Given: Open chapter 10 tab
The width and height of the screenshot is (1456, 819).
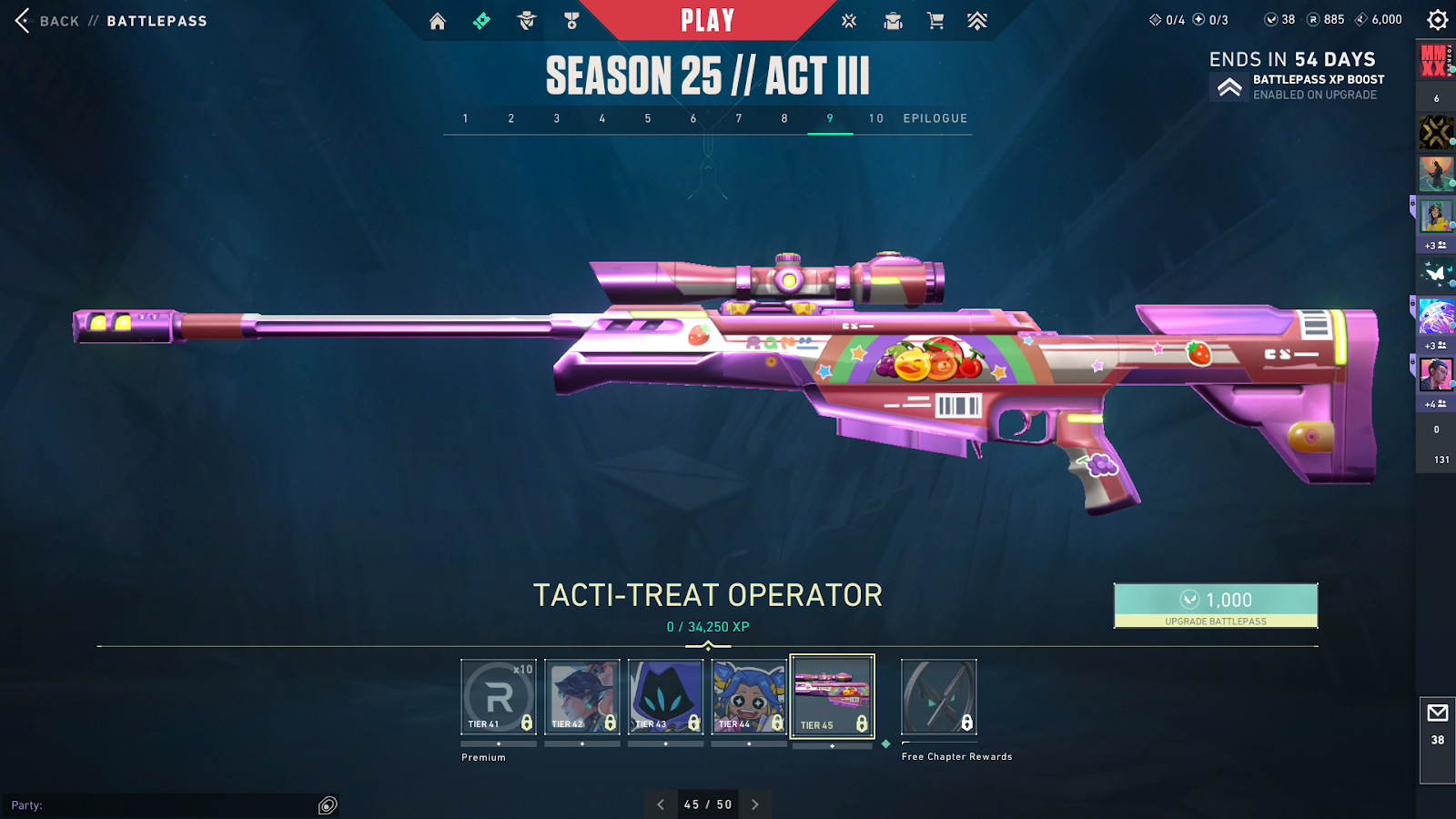Looking at the screenshot, I should tap(875, 118).
